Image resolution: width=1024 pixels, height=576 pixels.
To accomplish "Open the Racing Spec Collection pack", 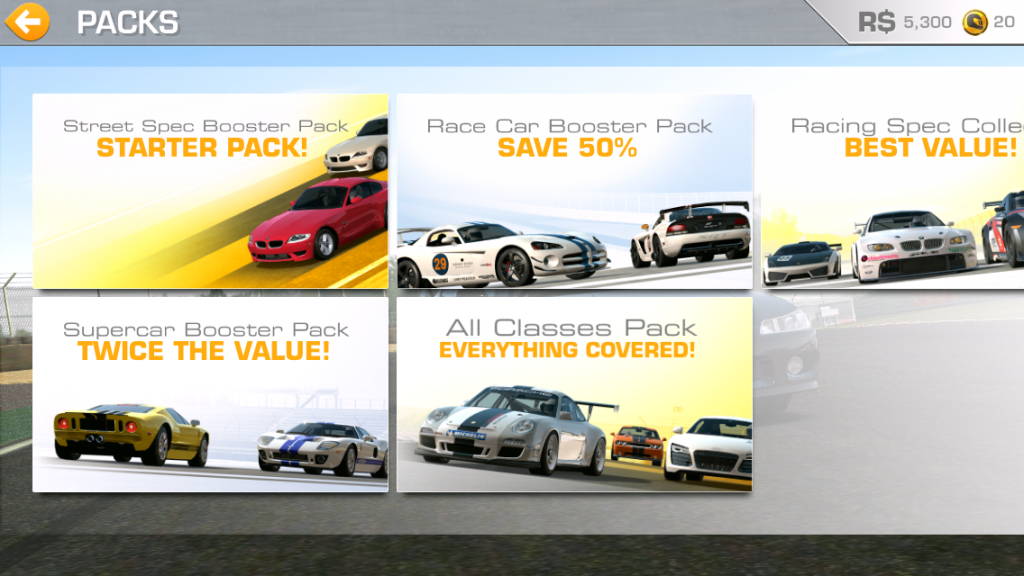I will (892, 191).
